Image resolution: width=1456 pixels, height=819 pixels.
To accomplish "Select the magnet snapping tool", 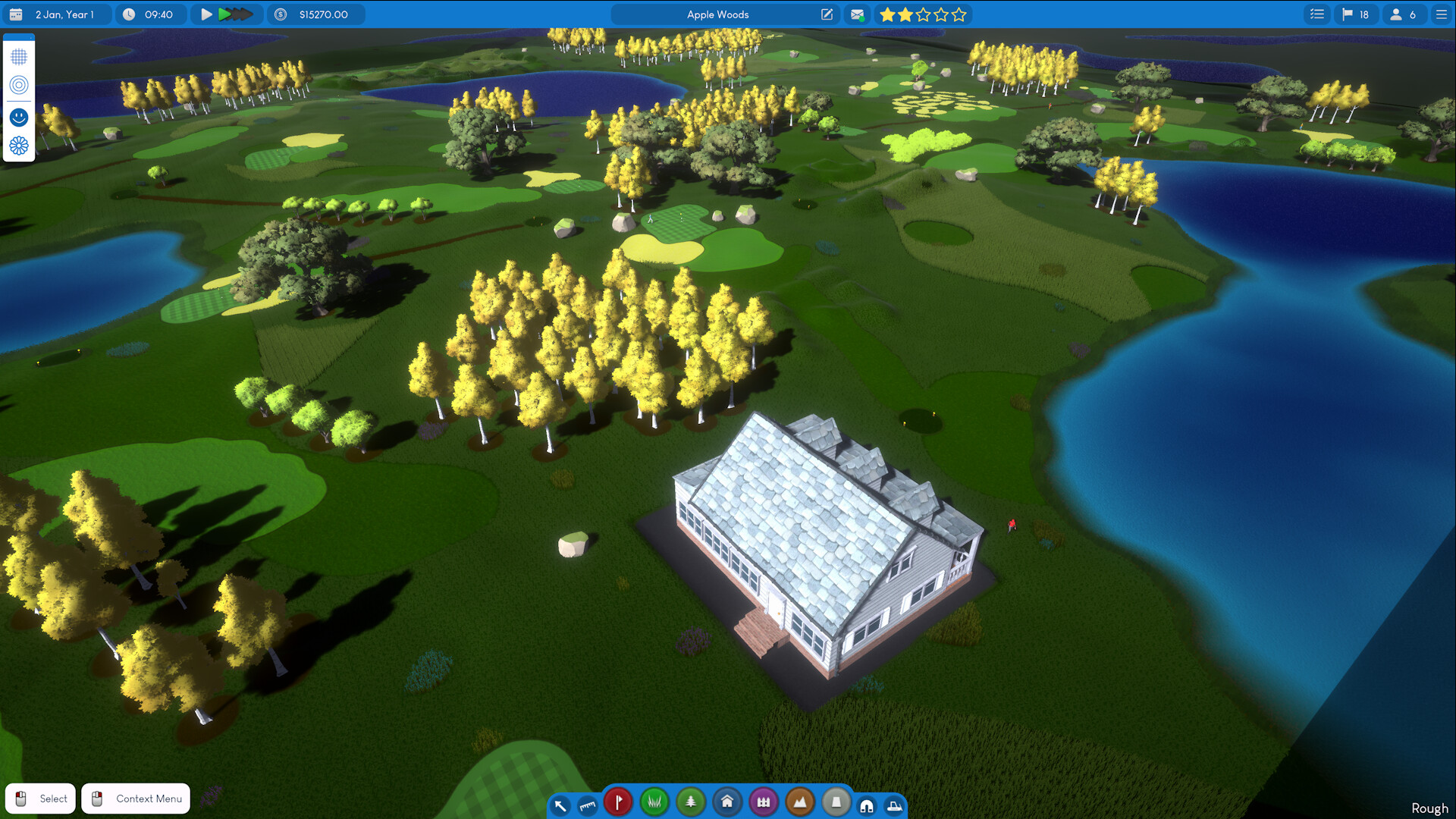I will coord(866,805).
